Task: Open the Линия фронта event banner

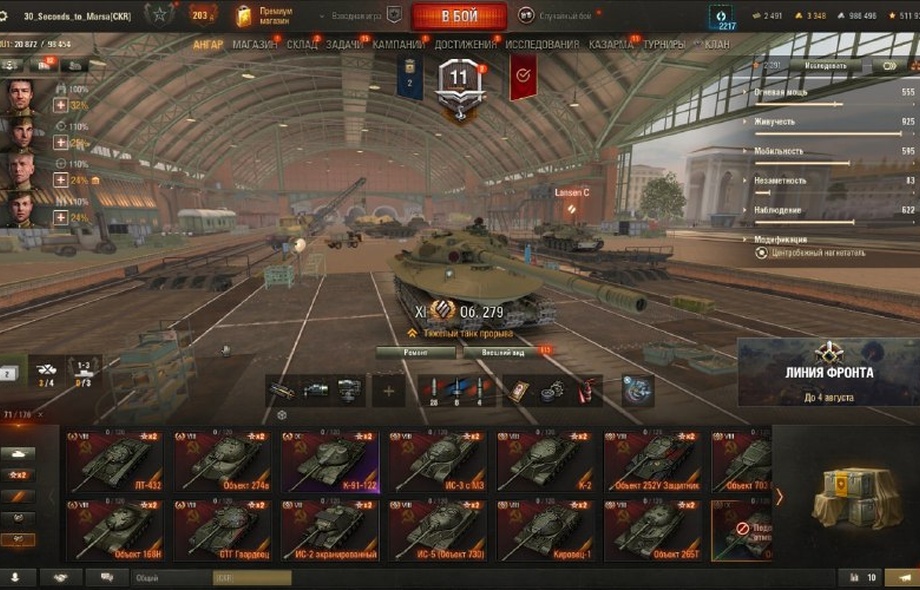Action: (x=829, y=372)
